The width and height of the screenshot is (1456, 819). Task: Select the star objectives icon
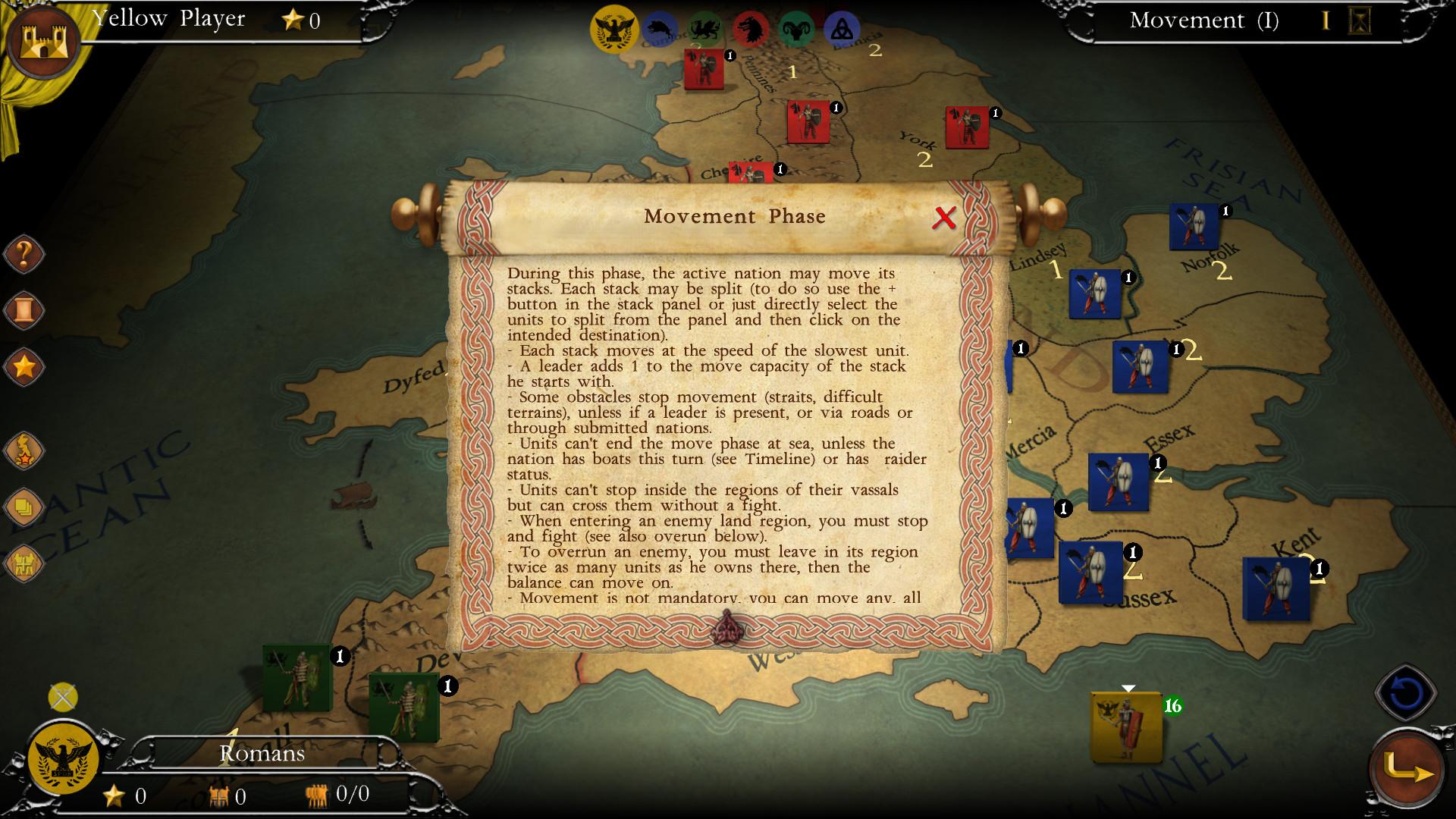click(x=23, y=366)
